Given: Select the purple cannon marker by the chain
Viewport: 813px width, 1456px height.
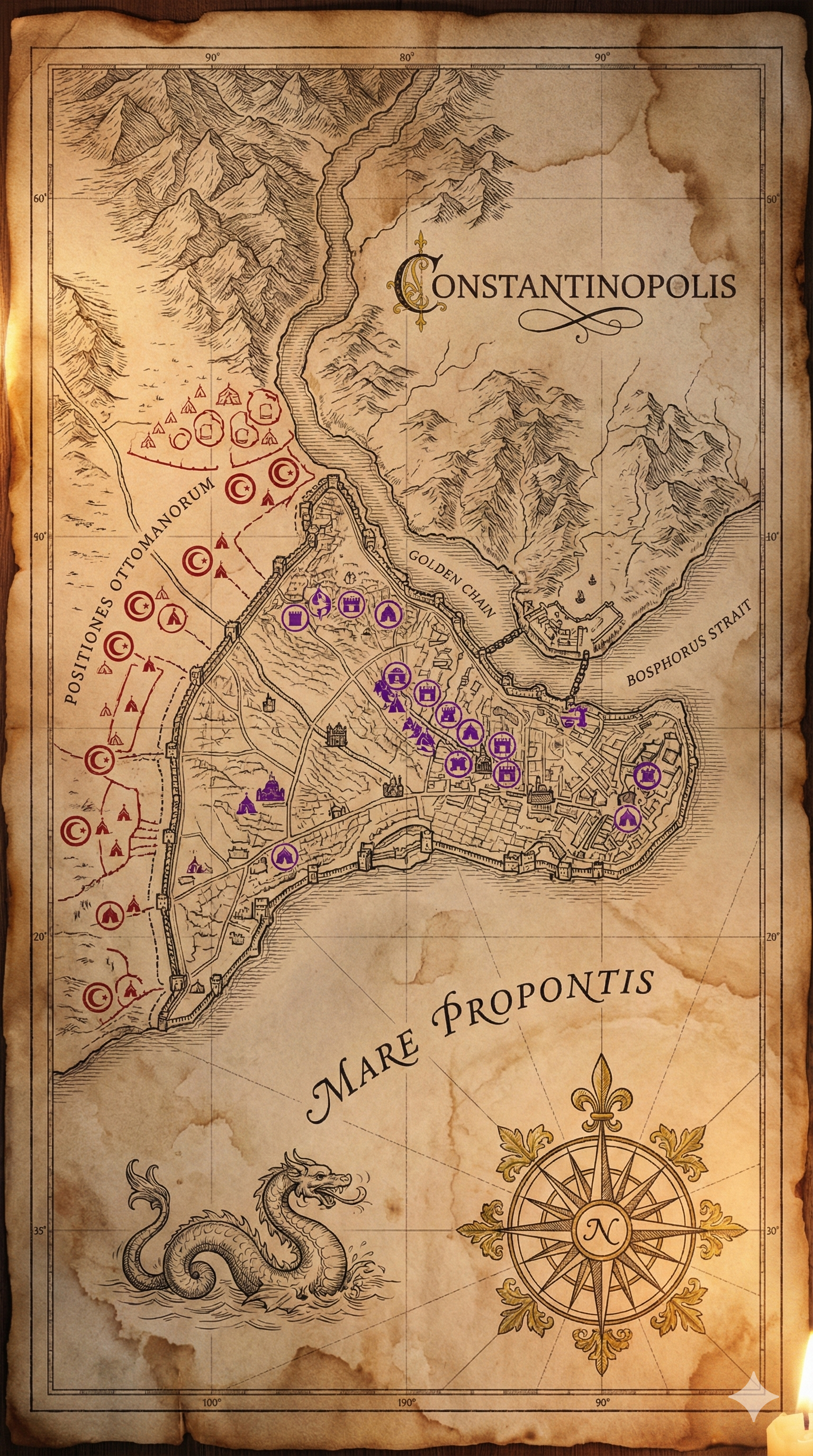Looking at the screenshot, I should (575, 716).
